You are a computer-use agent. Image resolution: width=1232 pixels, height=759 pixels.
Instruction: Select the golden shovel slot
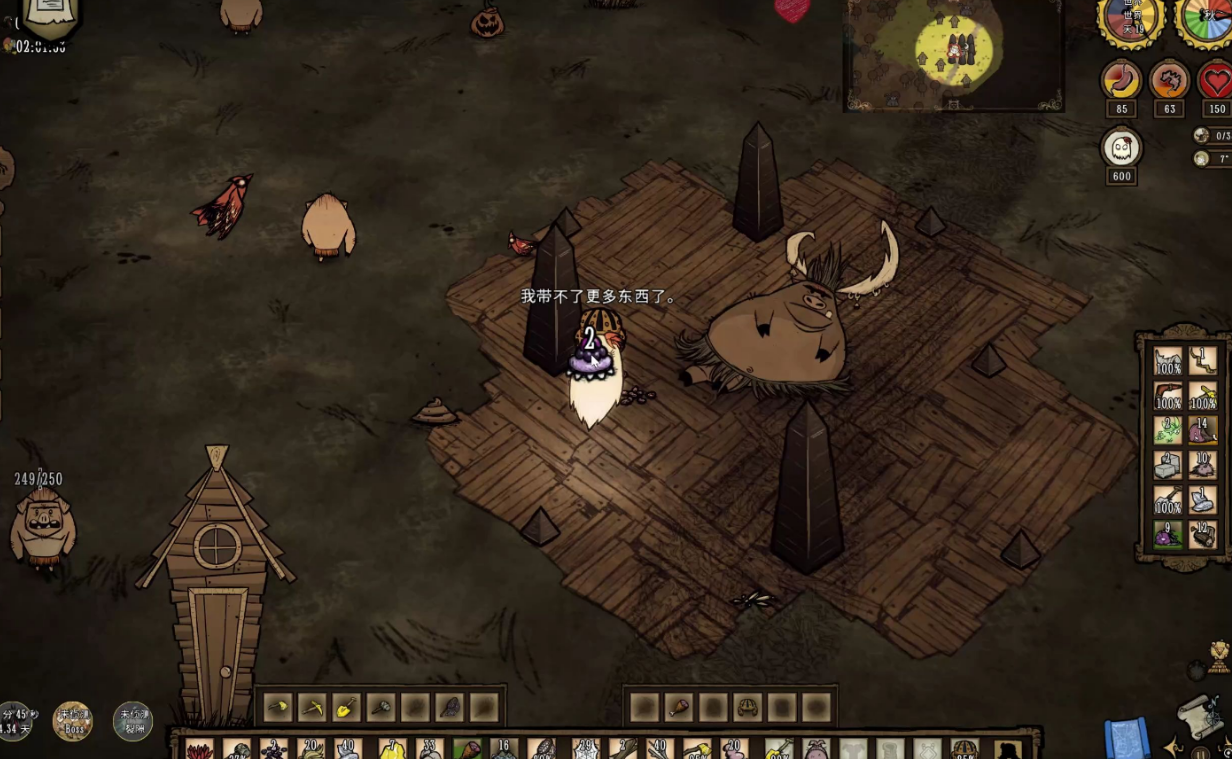tap(346, 707)
